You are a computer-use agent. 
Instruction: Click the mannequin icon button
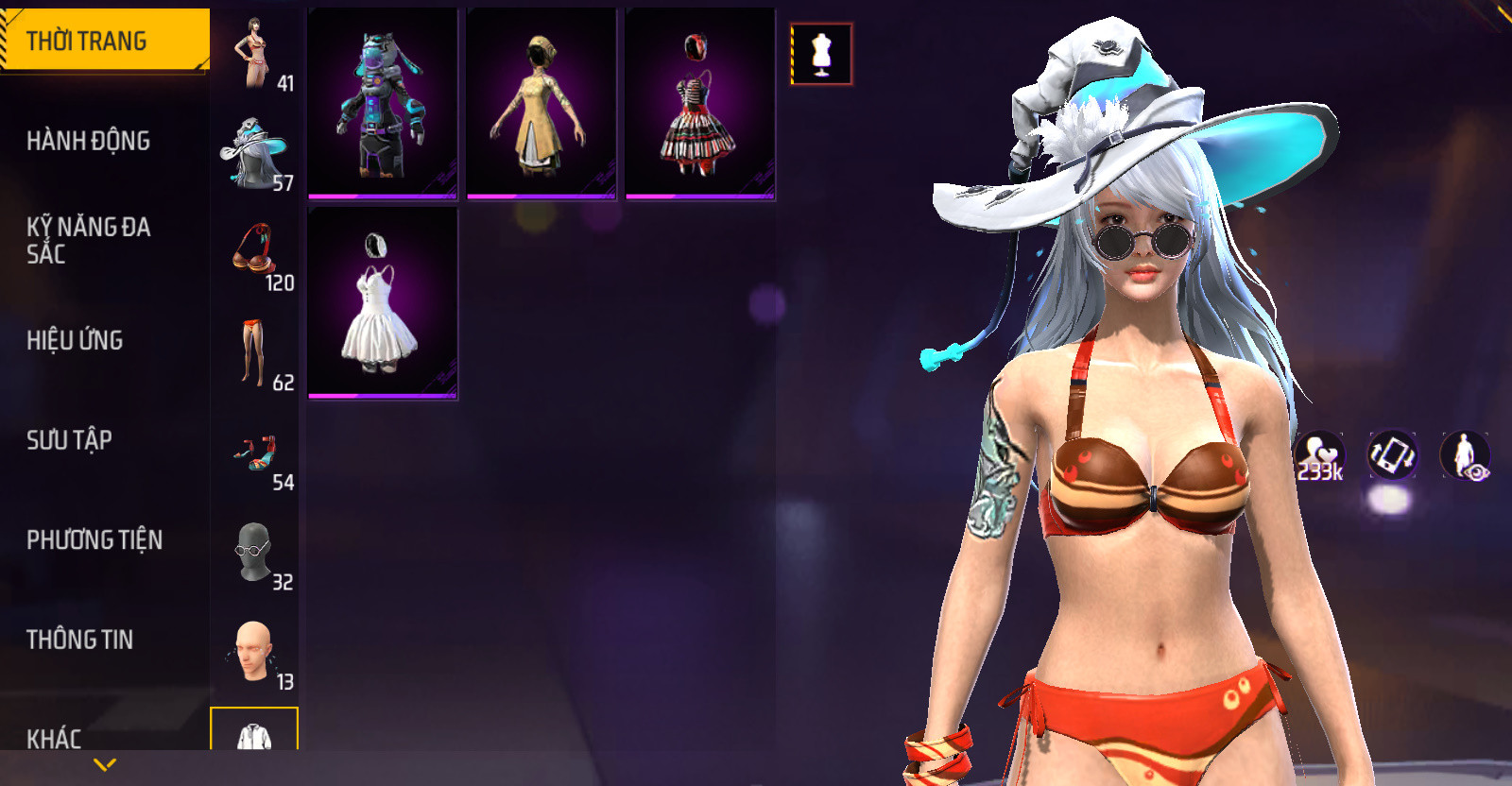click(x=821, y=54)
